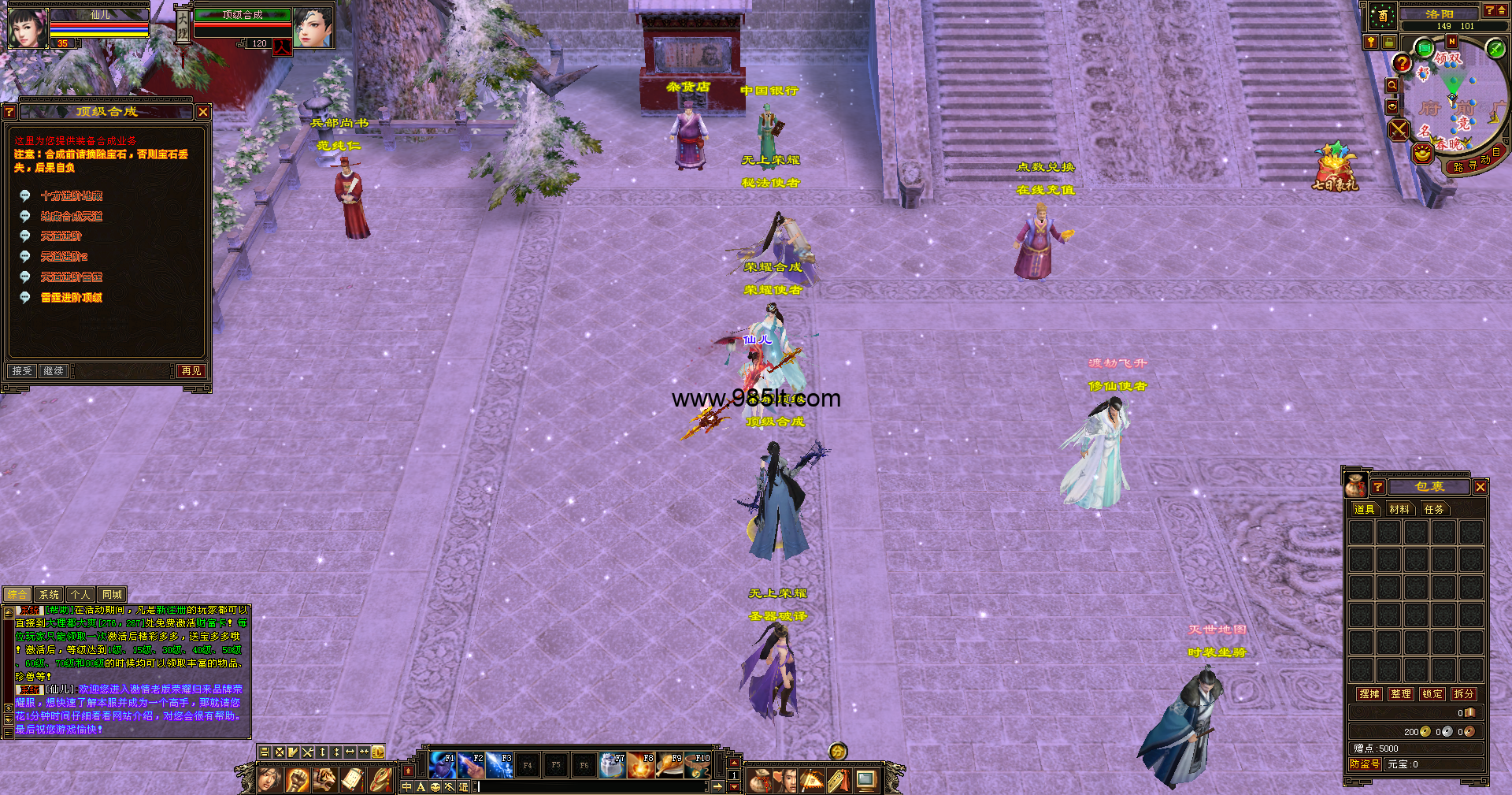The width and height of the screenshot is (1512, 795).
Task: Select the 雷霆进阶顶级 synthesis option
Action: pyautogui.click(x=72, y=298)
